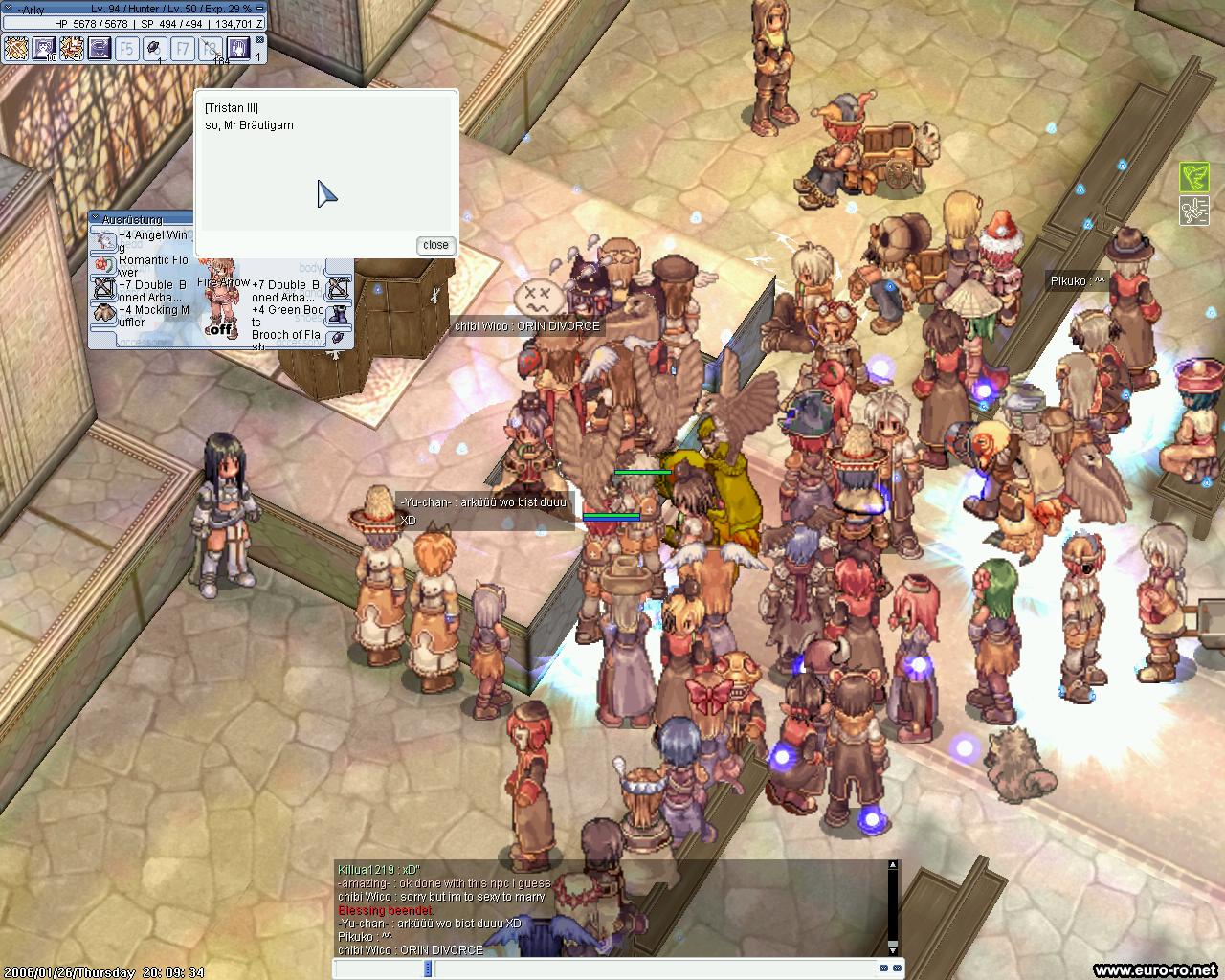
Task: Activate the hand skill in the hotbar
Action: 238,48
